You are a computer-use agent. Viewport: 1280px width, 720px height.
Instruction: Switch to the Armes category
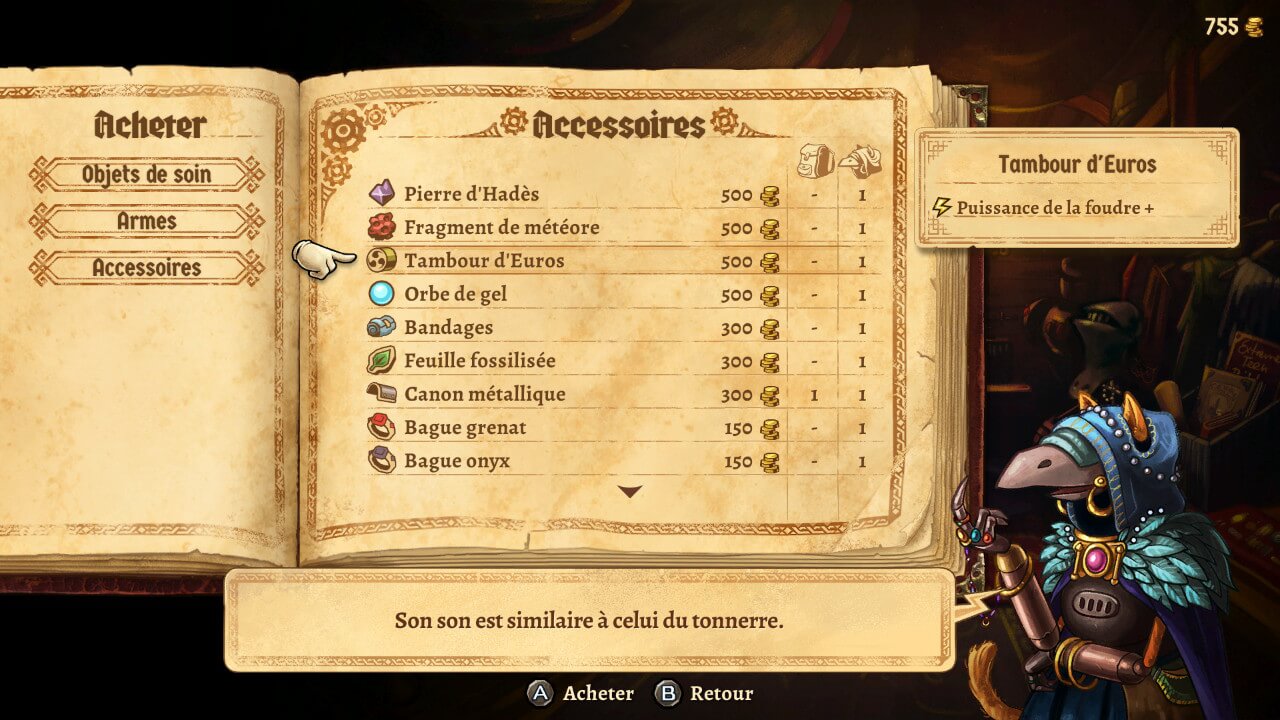click(x=146, y=221)
